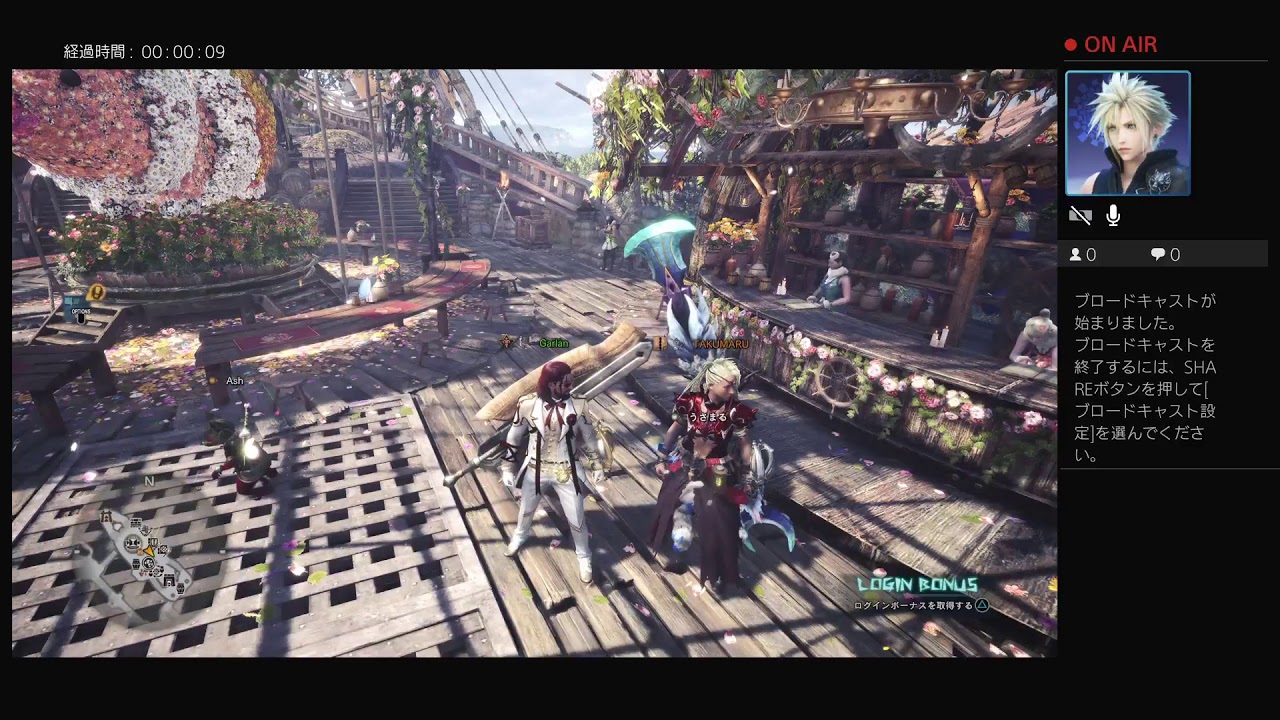
Task: Click the comment speech-bubble icon
Action: coord(1156,254)
